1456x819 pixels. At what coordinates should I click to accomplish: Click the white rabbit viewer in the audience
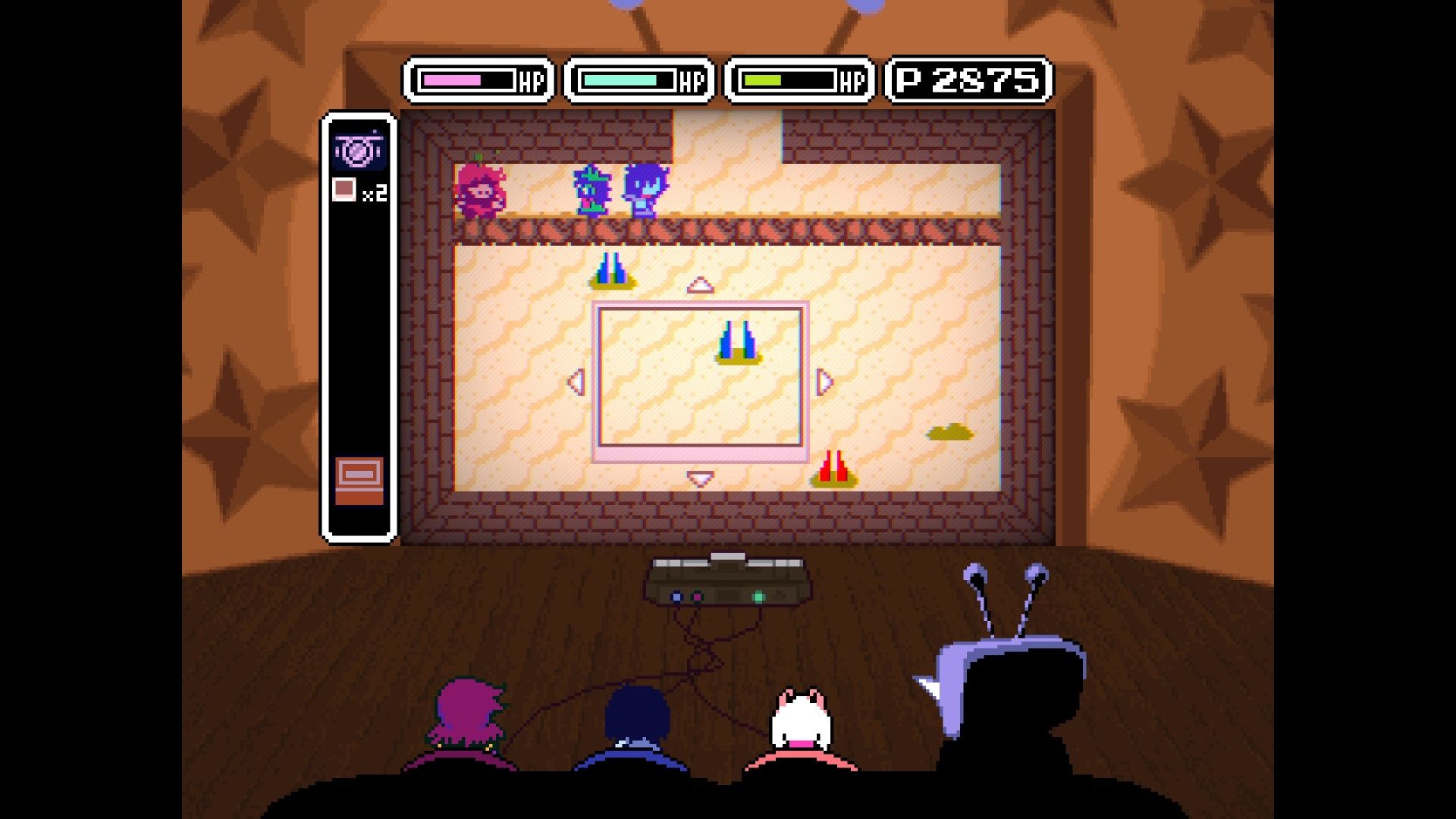[x=800, y=724]
